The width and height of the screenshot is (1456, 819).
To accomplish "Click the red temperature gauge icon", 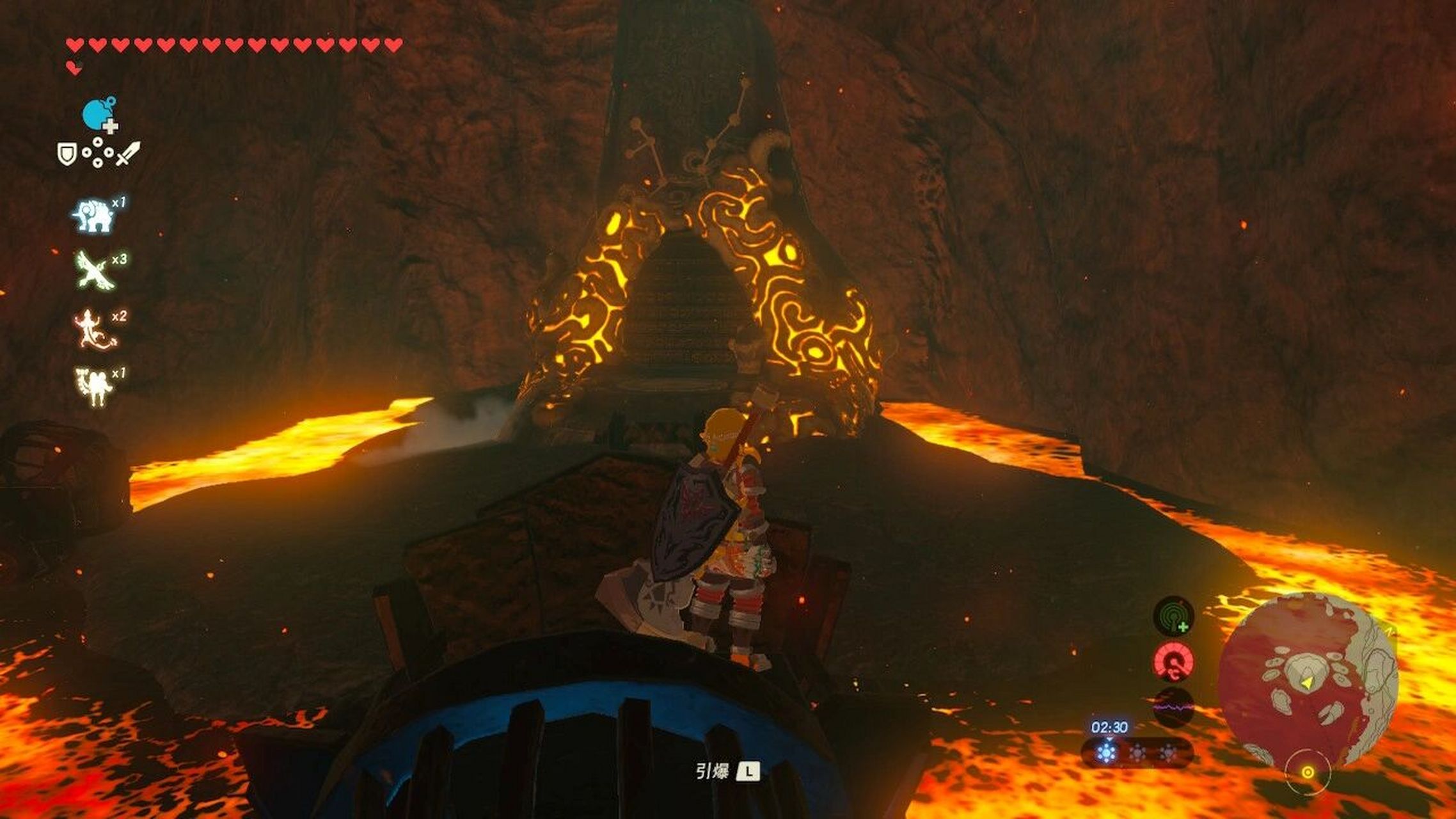I will (1173, 662).
